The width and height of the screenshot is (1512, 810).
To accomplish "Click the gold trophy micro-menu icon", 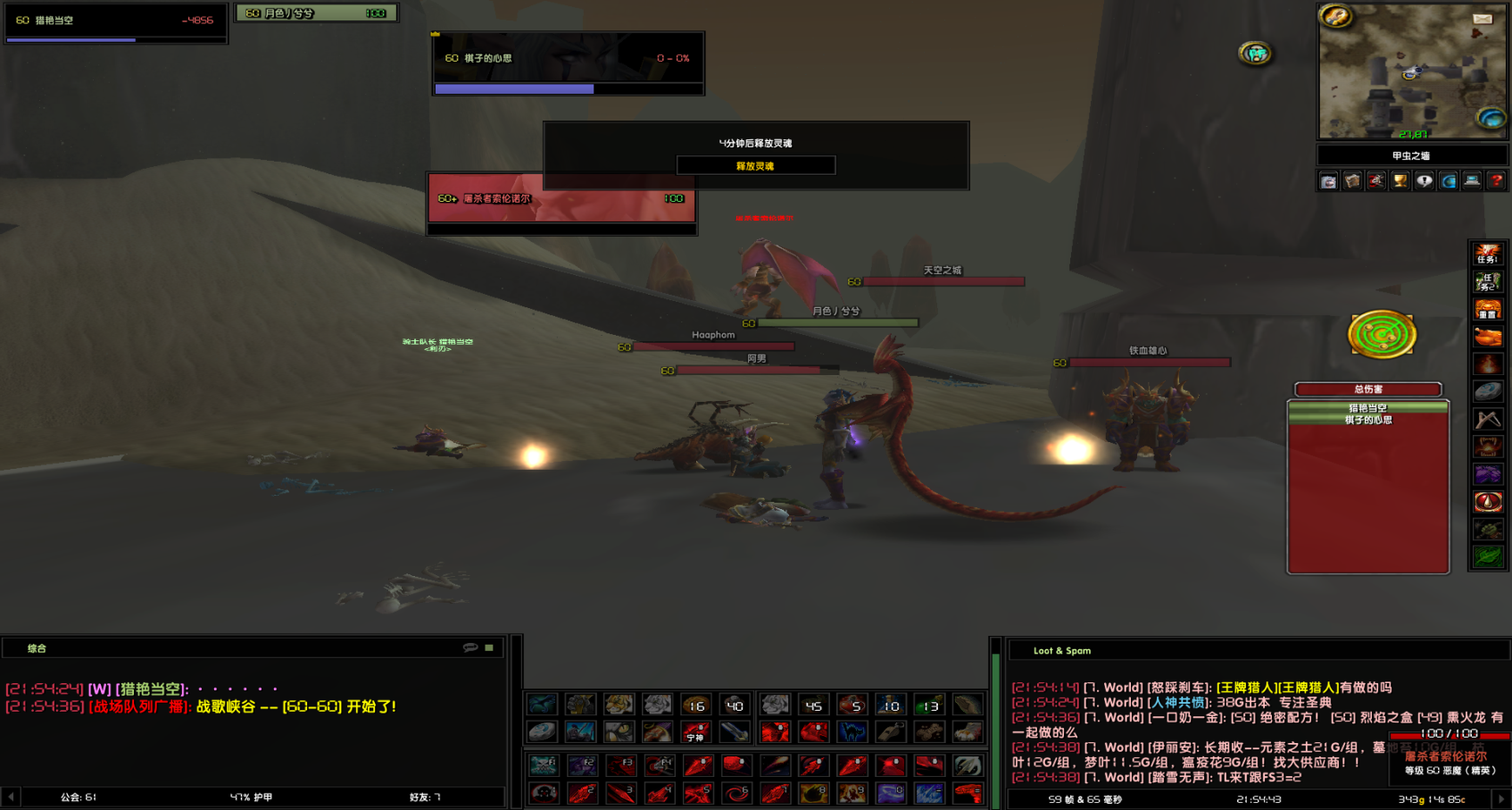I will click(x=1400, y=181).
